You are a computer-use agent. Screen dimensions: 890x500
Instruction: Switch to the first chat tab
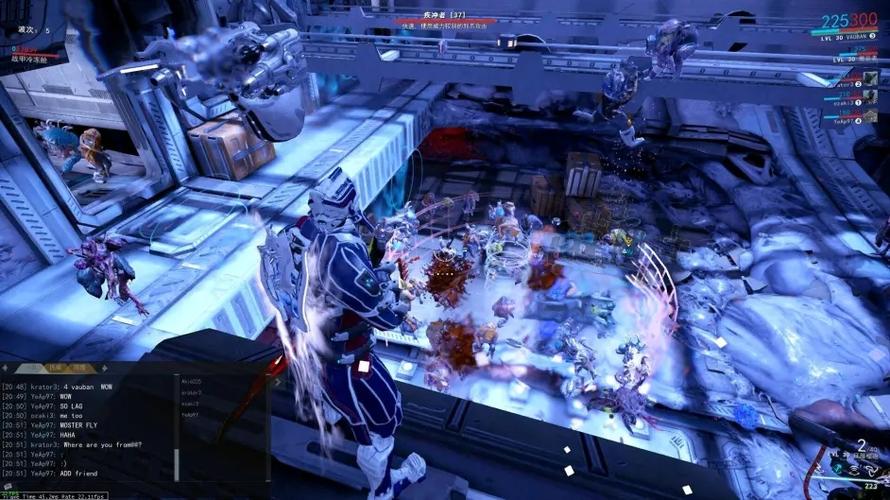click(30, 369)
